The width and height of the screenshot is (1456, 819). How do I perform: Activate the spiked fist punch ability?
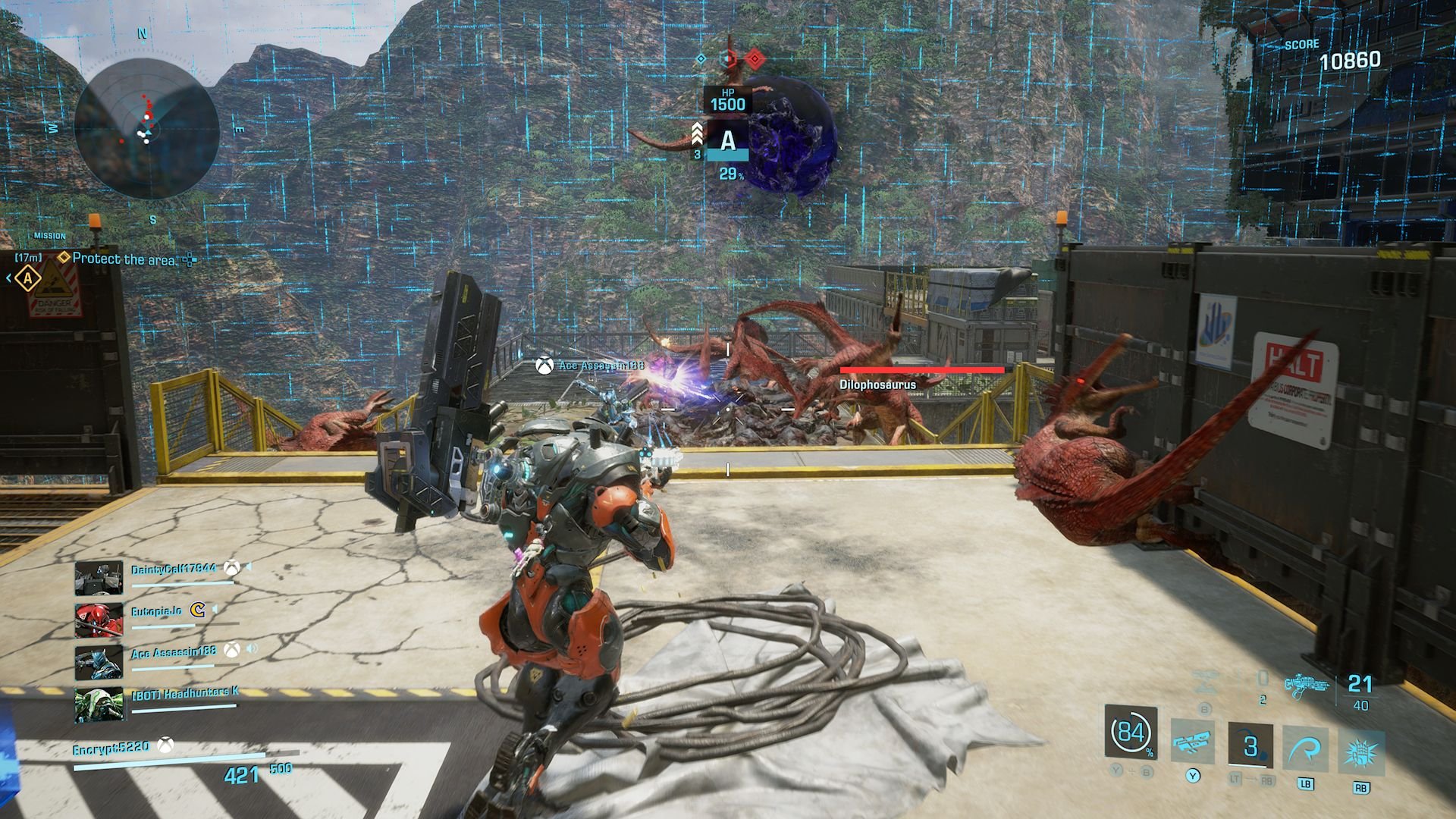click(1361, 752)
